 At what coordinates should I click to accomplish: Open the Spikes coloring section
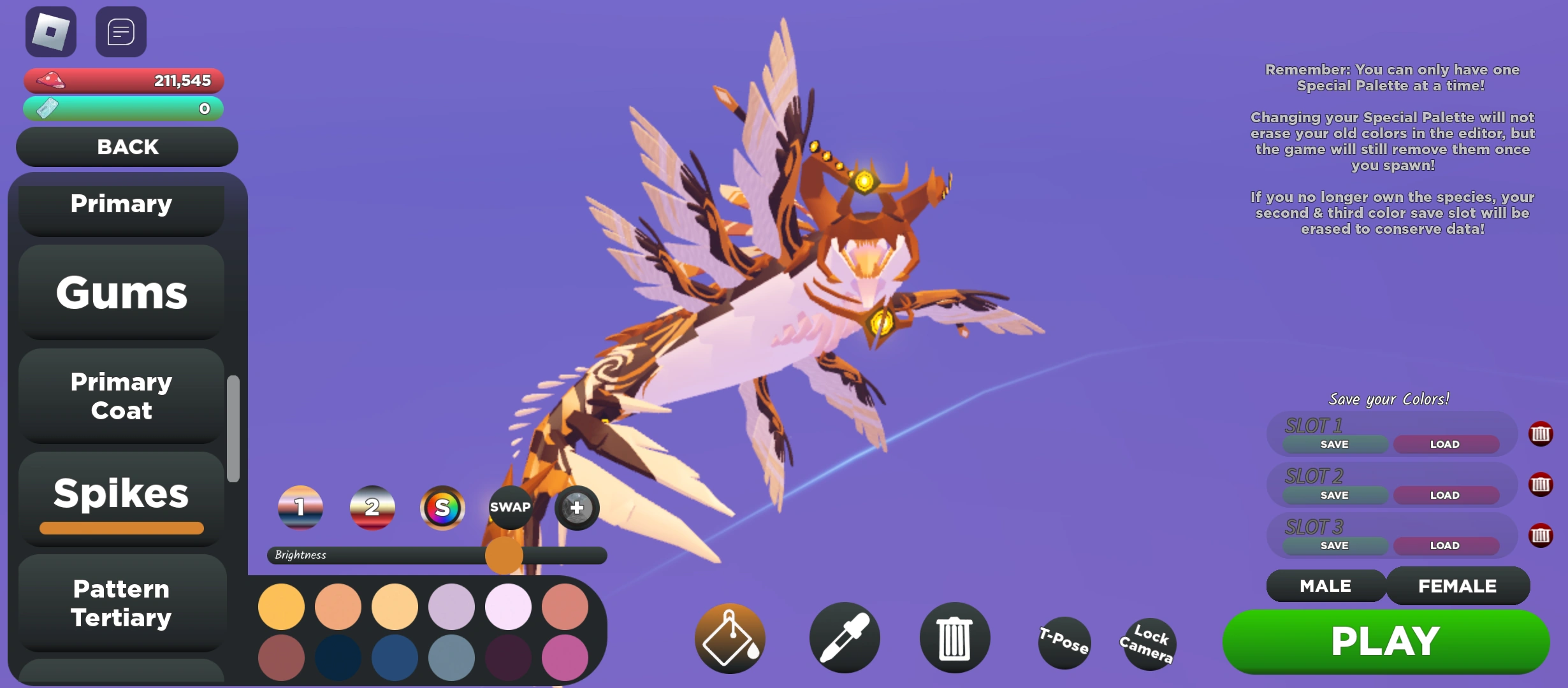point(121,494)
